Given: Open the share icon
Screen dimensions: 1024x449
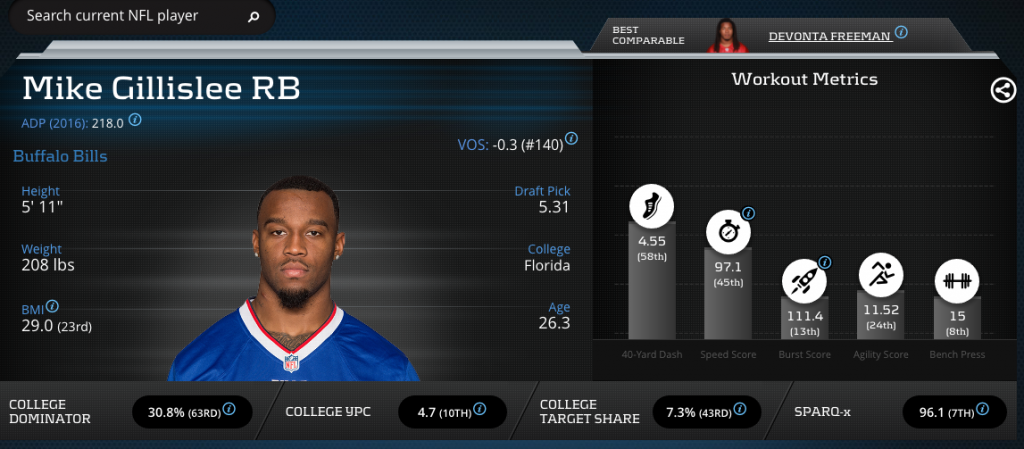Looking at the screenshot, I should [x=1002, y=90].
